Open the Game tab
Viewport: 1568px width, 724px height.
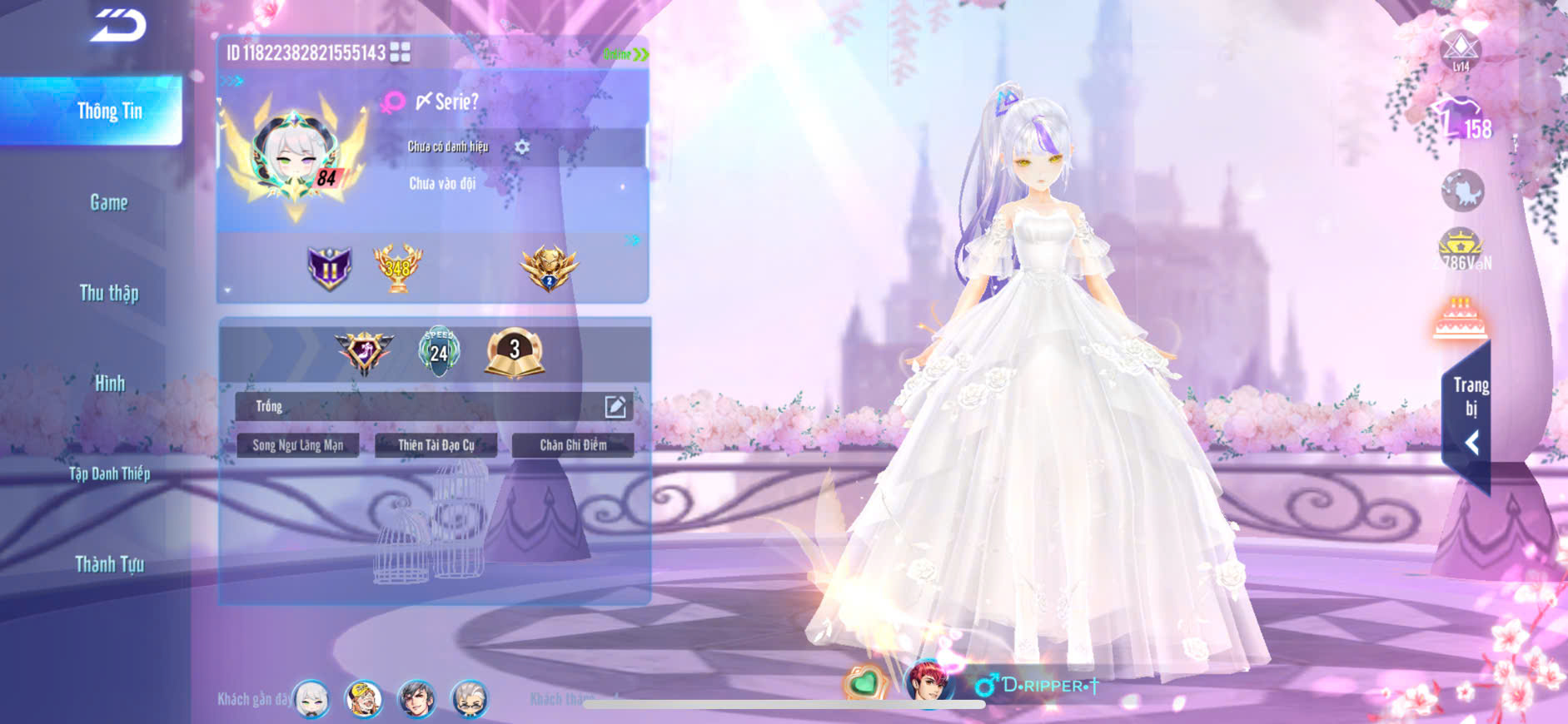click(x=109, y=202)
